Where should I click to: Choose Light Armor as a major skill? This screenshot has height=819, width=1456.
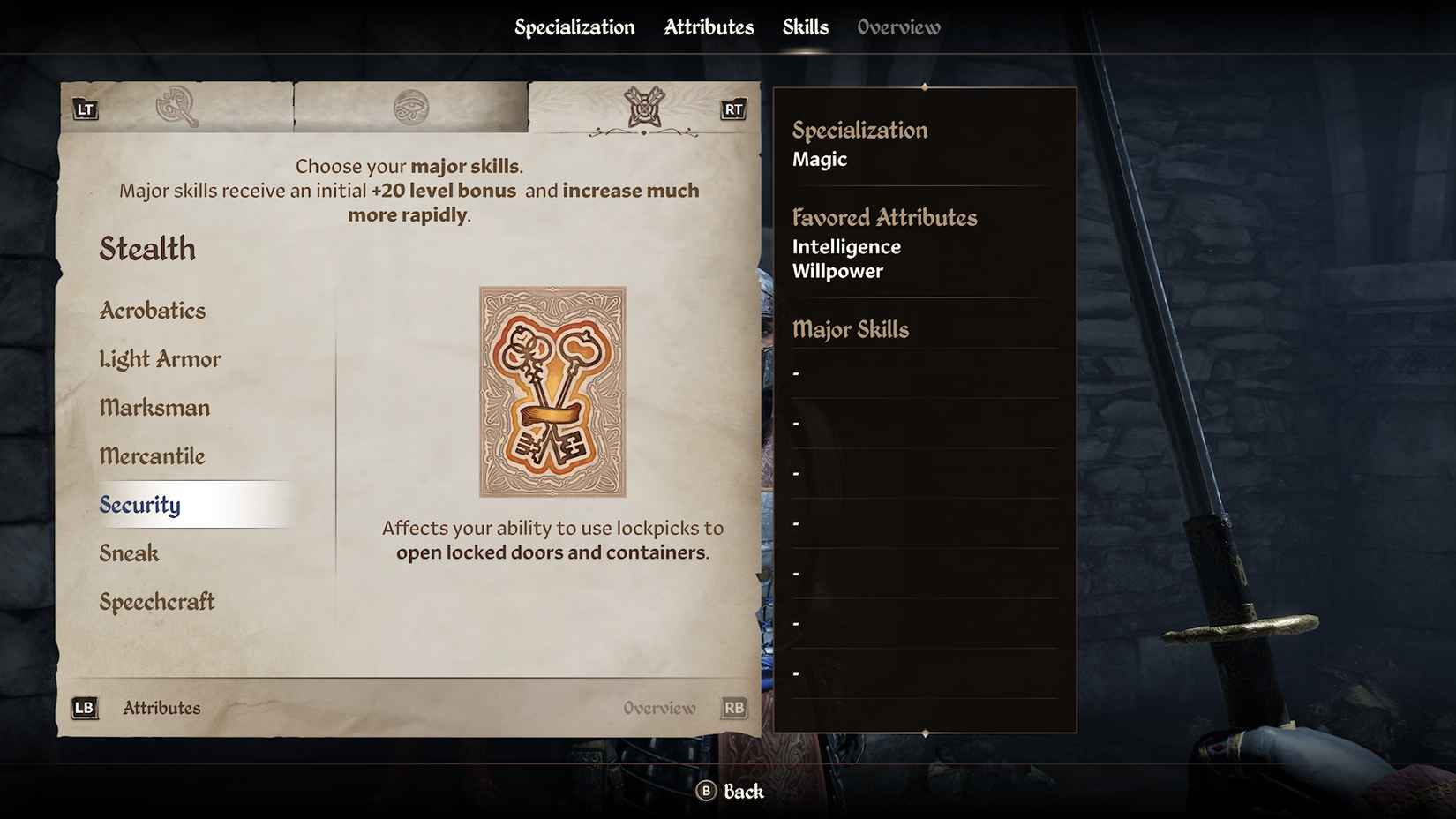[x=160, y=359]
